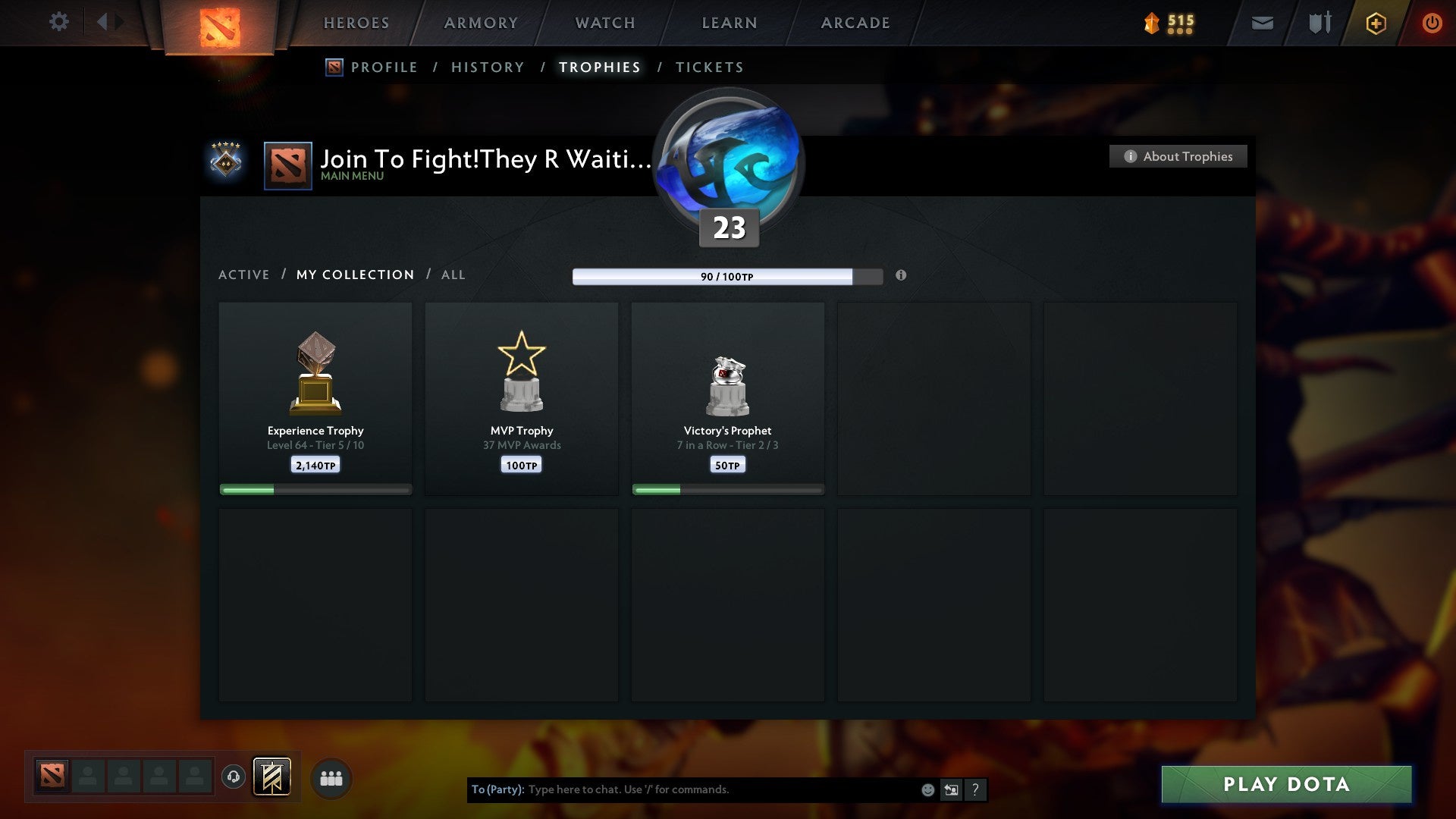The height and width of the screenshot is (819, 1456).
Task: Click the About Trophies button
Action: [1178, 156]
